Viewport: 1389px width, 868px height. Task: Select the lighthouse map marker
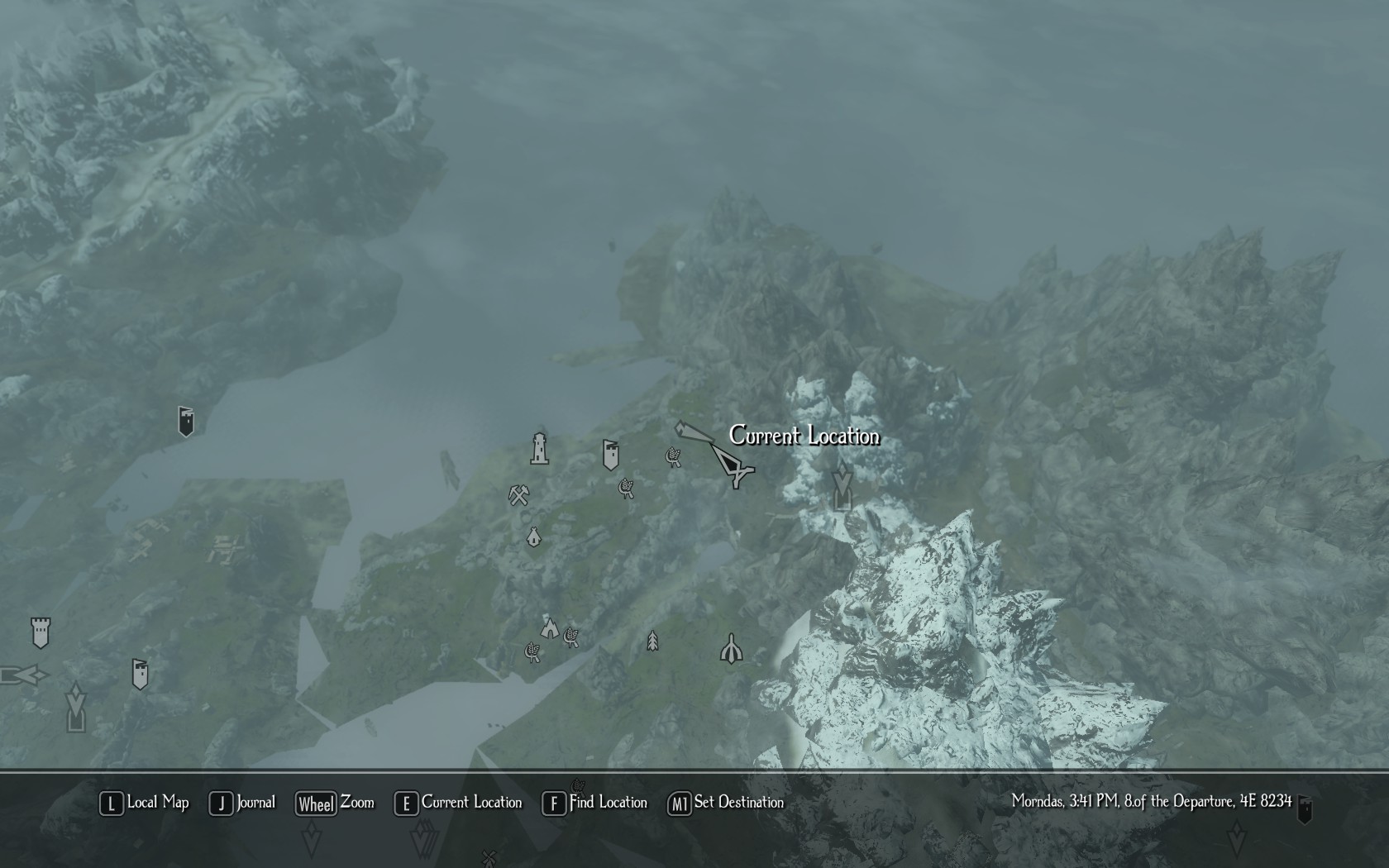coord(539,449)
